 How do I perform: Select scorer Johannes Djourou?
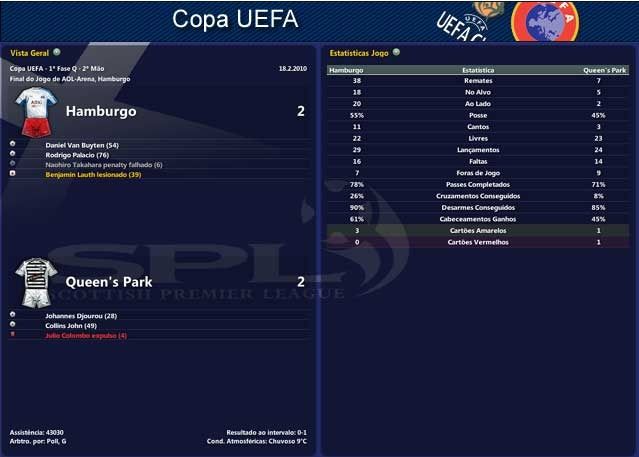pos(81,316)
